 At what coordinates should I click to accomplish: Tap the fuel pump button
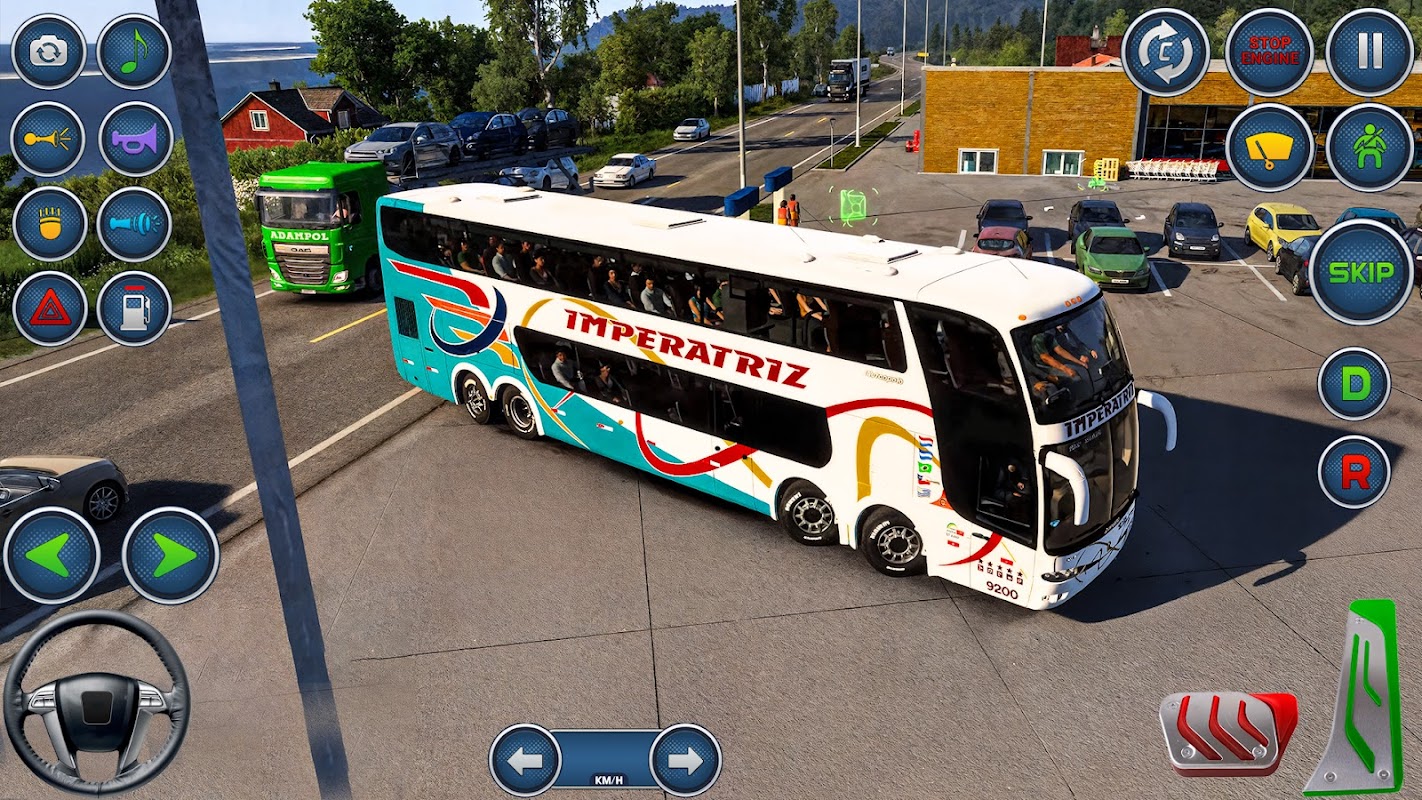click(134, 308)
